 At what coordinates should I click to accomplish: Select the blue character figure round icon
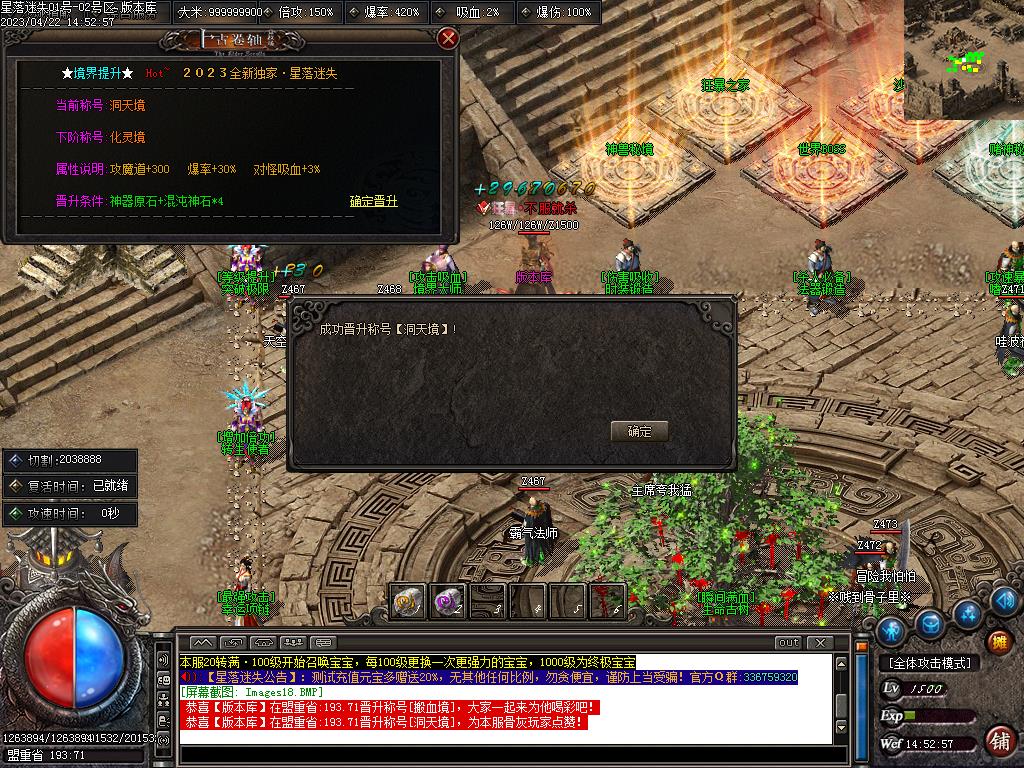[891, 629]
